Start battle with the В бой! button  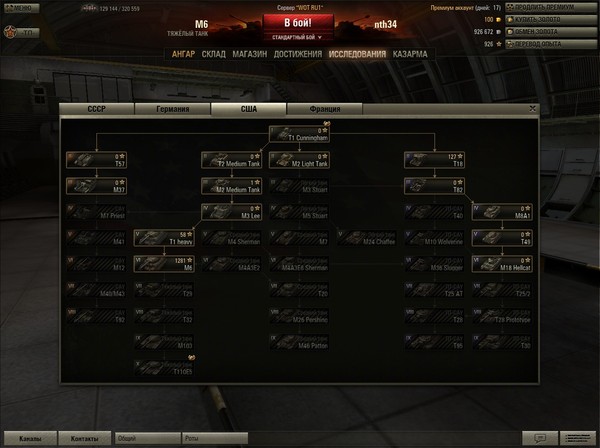click(x=299, y=22)
